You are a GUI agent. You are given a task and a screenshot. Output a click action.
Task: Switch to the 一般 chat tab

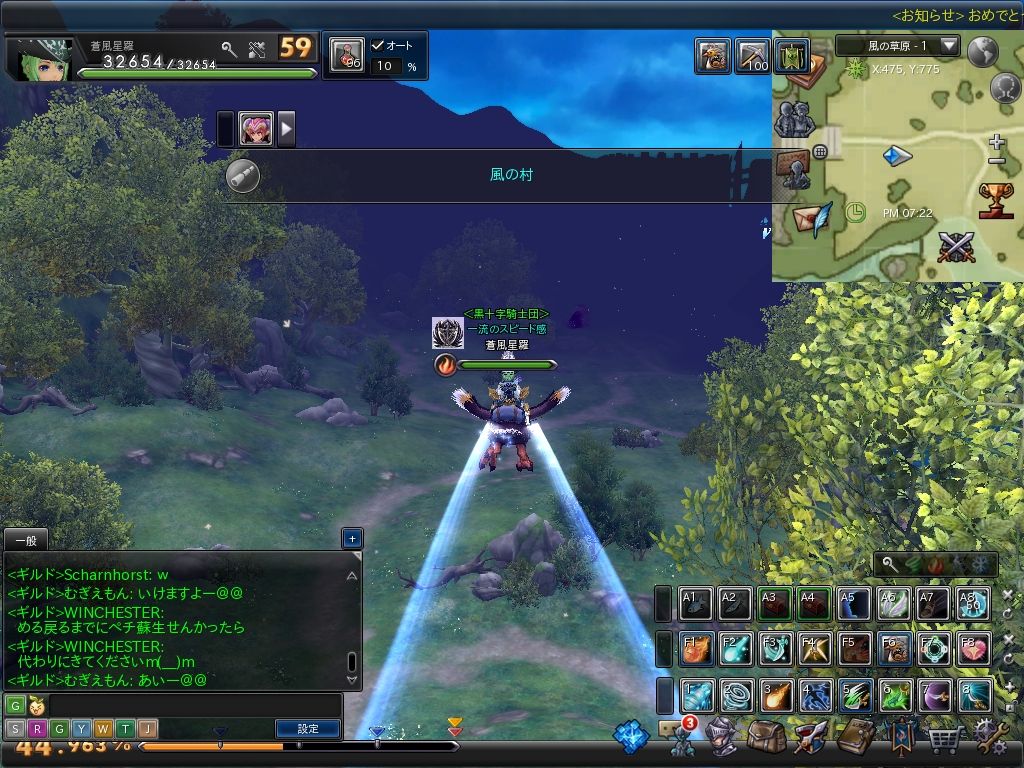tap(25, 539)
